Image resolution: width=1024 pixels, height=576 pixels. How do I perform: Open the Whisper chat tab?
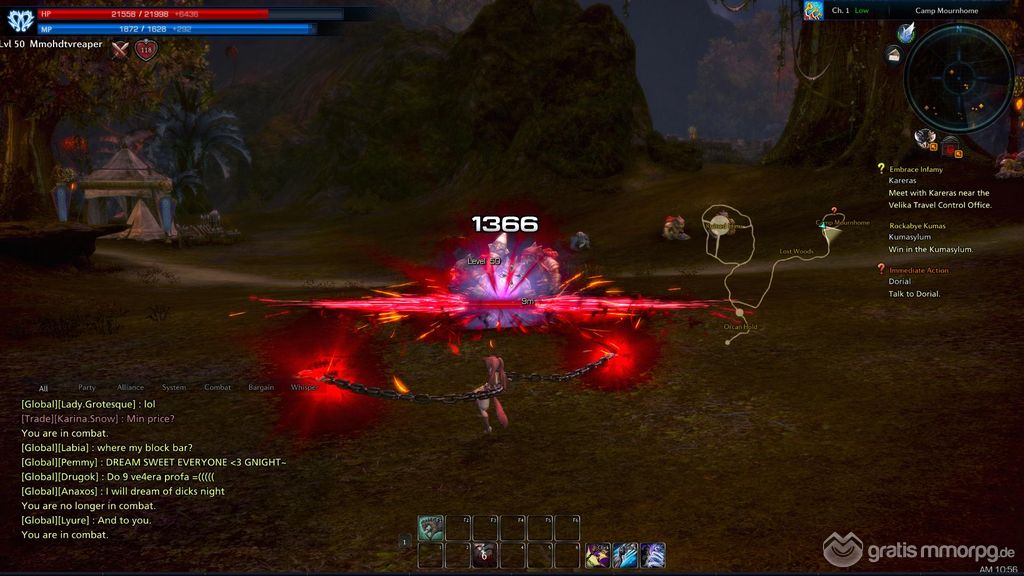click(303, 387)
